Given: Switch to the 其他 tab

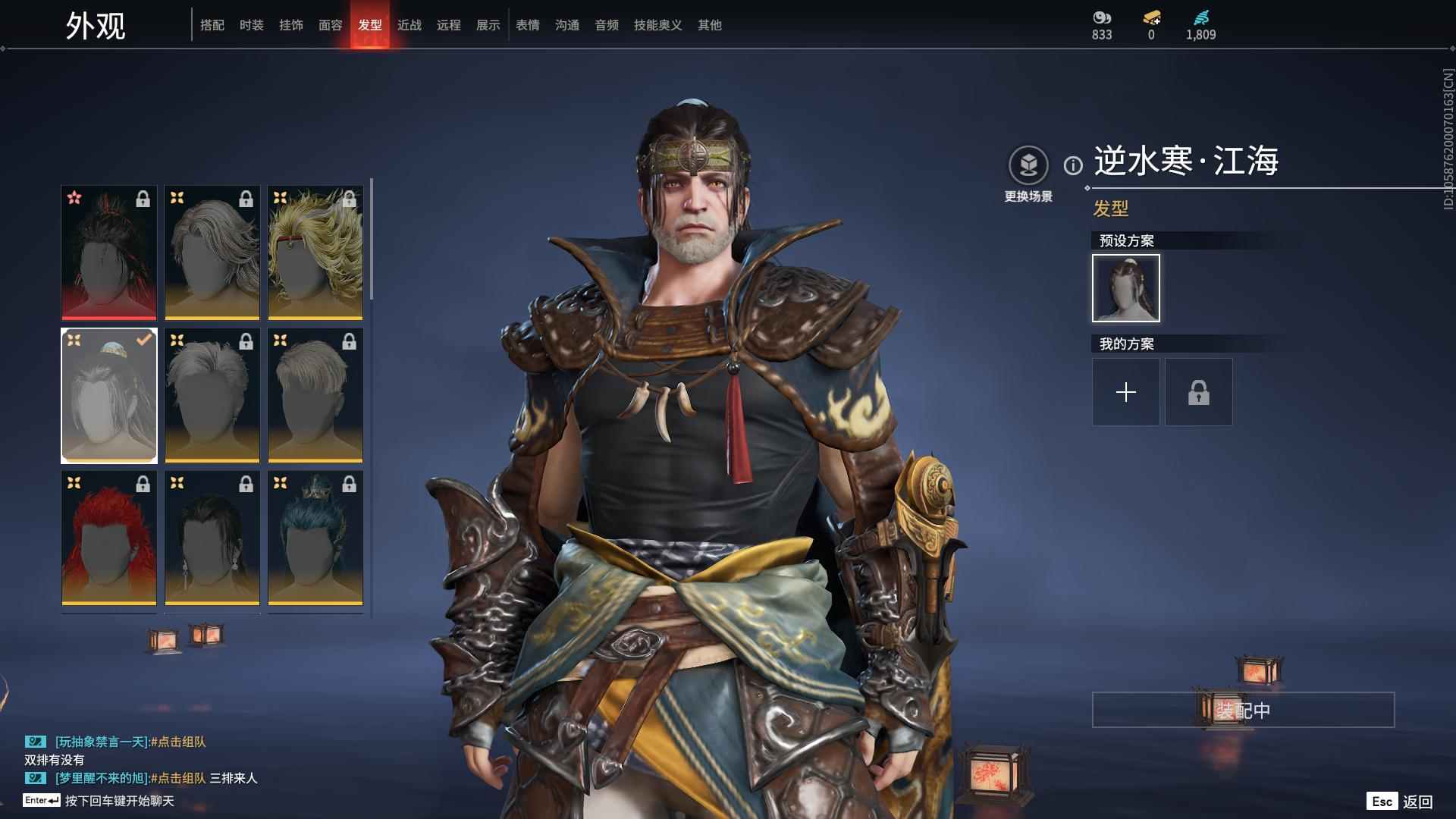Looking at the screenshot, I should pos(709,25).
